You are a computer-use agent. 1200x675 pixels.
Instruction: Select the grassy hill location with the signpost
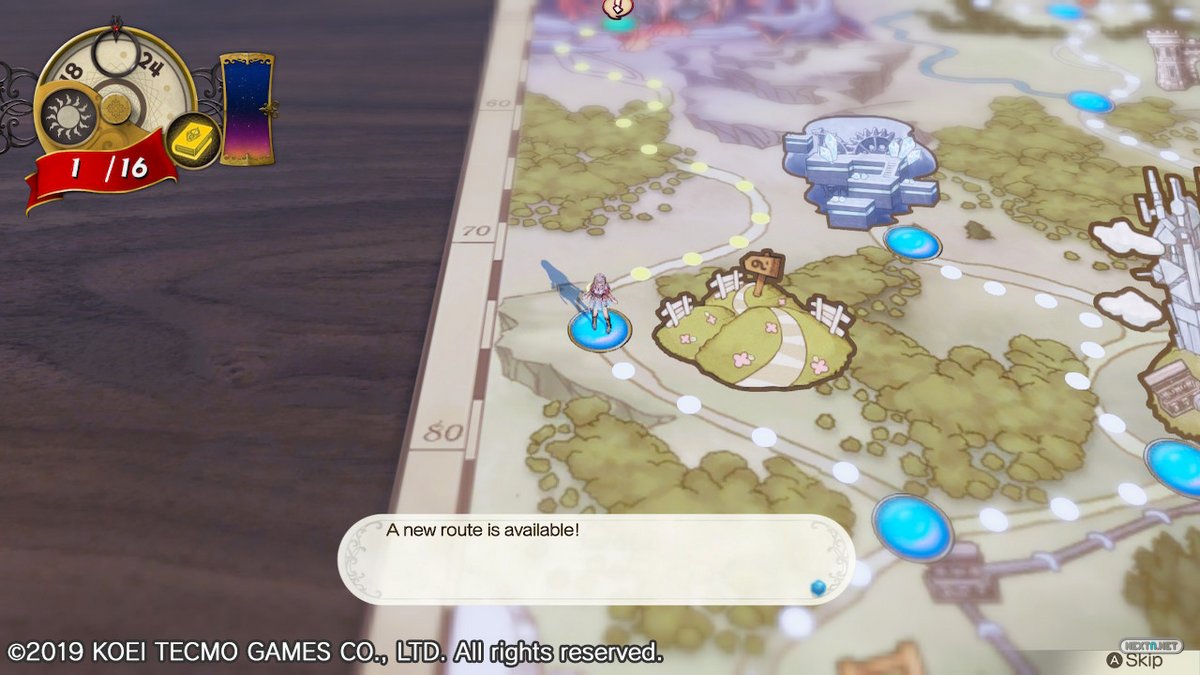[753, 330]
